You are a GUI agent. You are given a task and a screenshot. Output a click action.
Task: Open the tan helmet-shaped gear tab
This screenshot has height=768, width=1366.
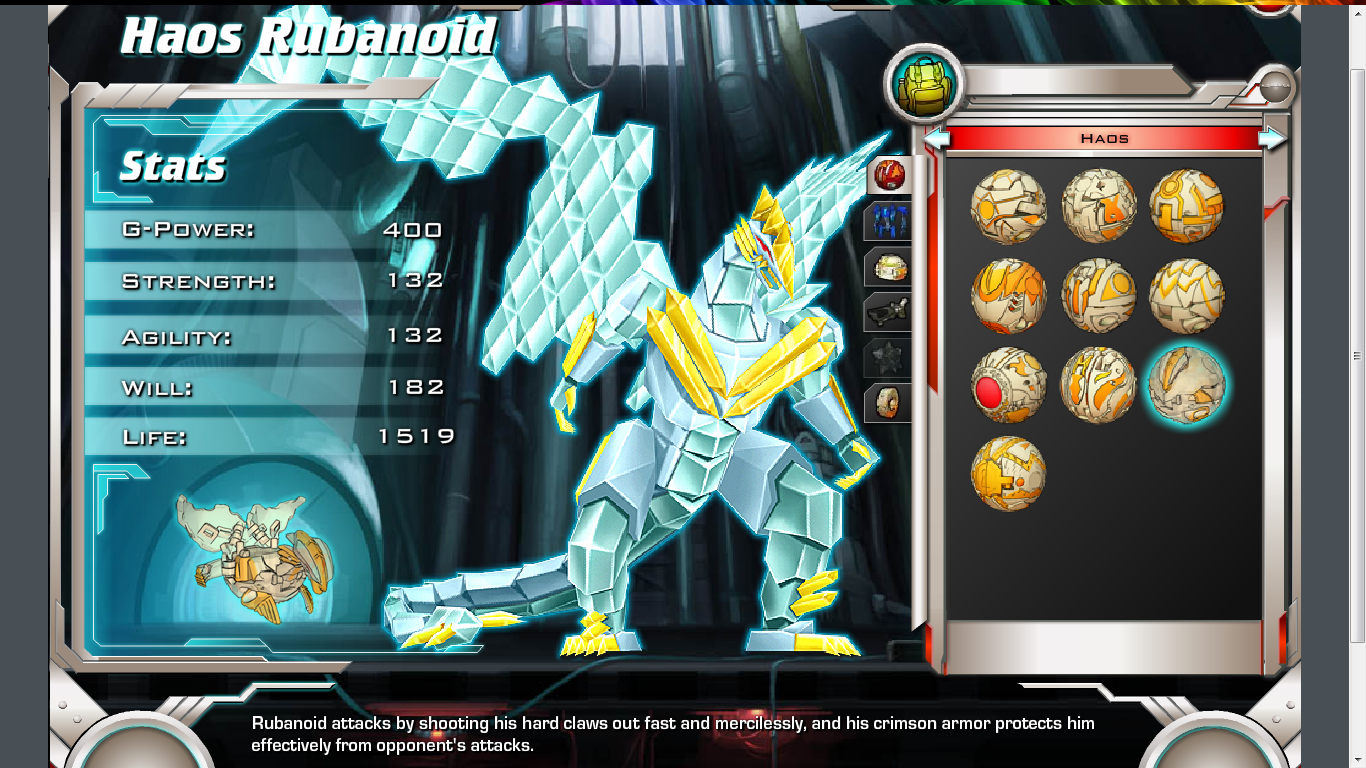[x=889, y=267]
